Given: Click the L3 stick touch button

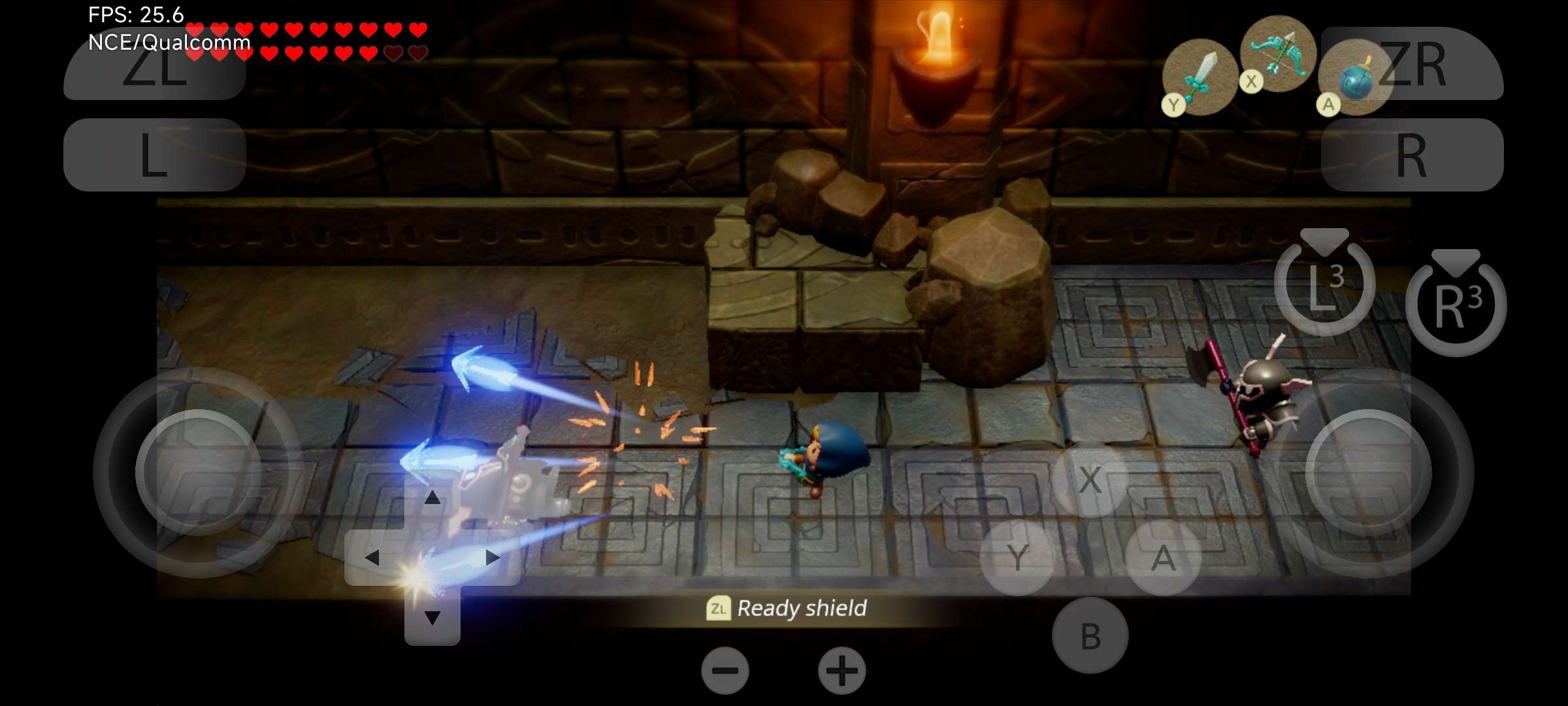Looking at the screenshot, I should pos(1324,284).
